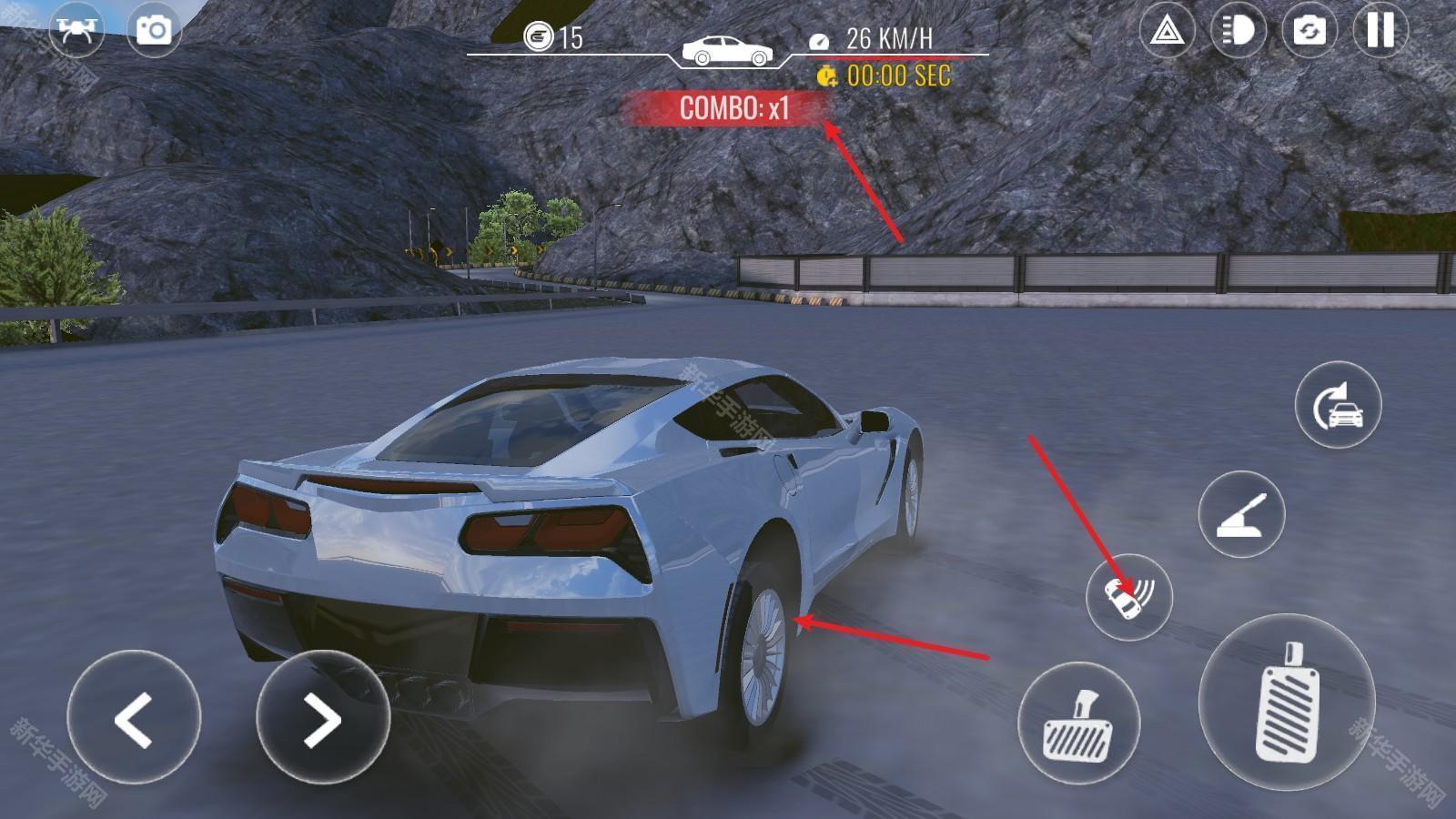1456x819 pixels.
Task: Open the drone camera view
Action: point(76,29)
